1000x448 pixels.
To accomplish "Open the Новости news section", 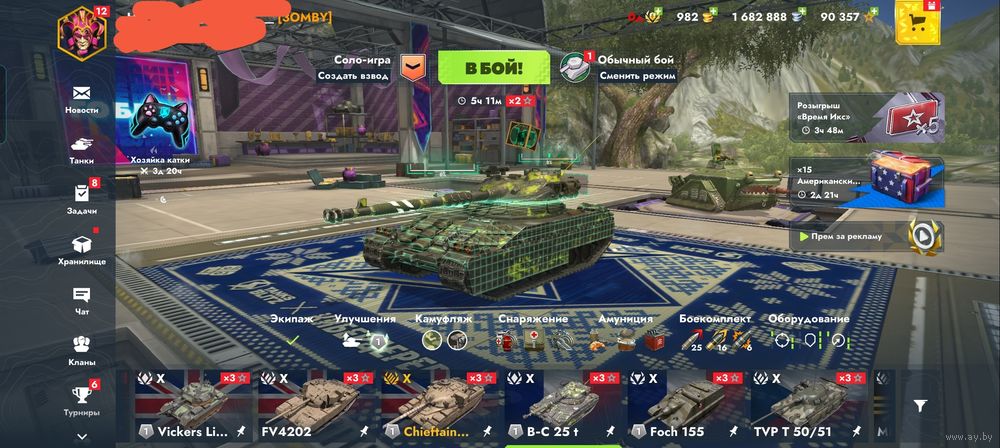I will (82, 98).
